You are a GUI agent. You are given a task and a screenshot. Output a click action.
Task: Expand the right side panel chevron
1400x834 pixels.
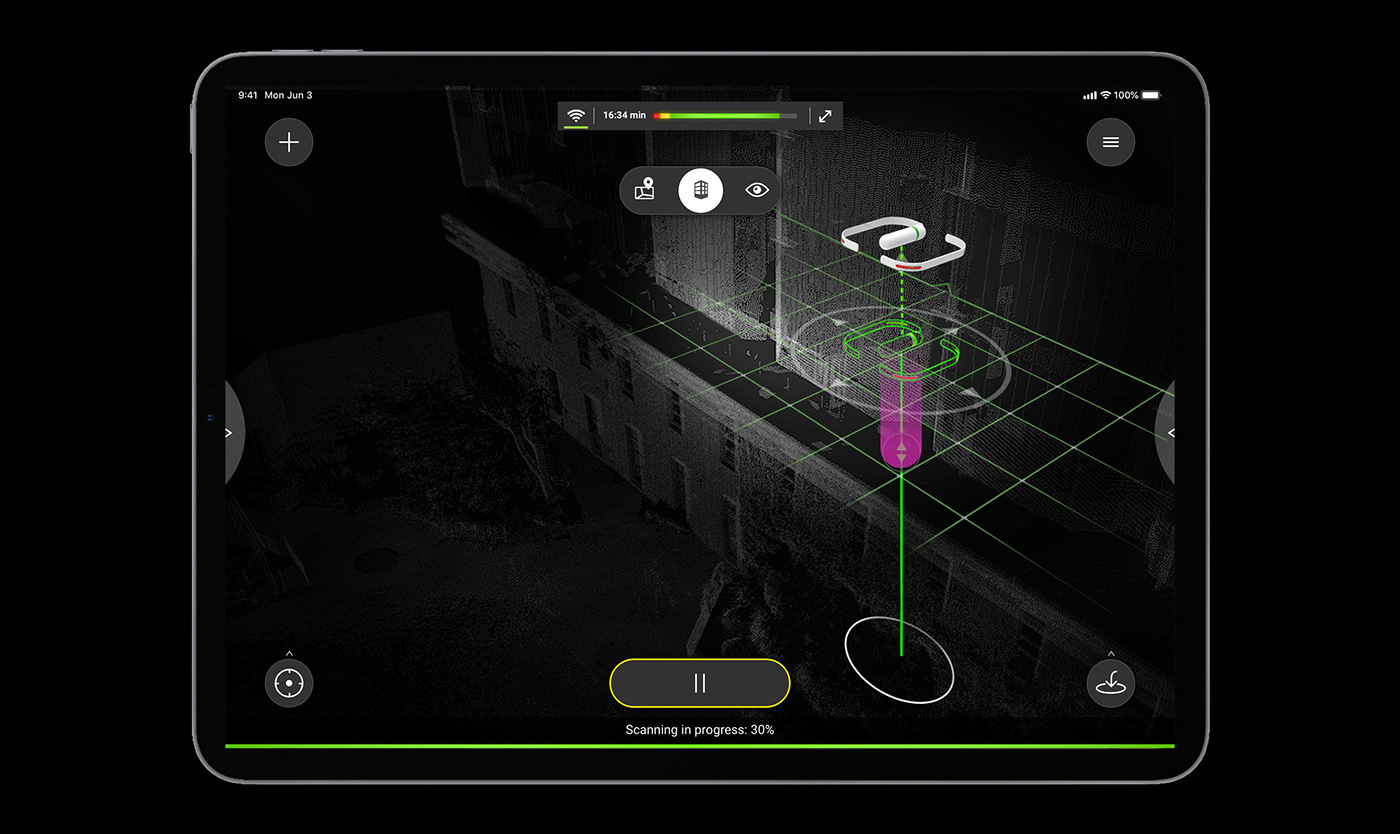point(1172,432)
